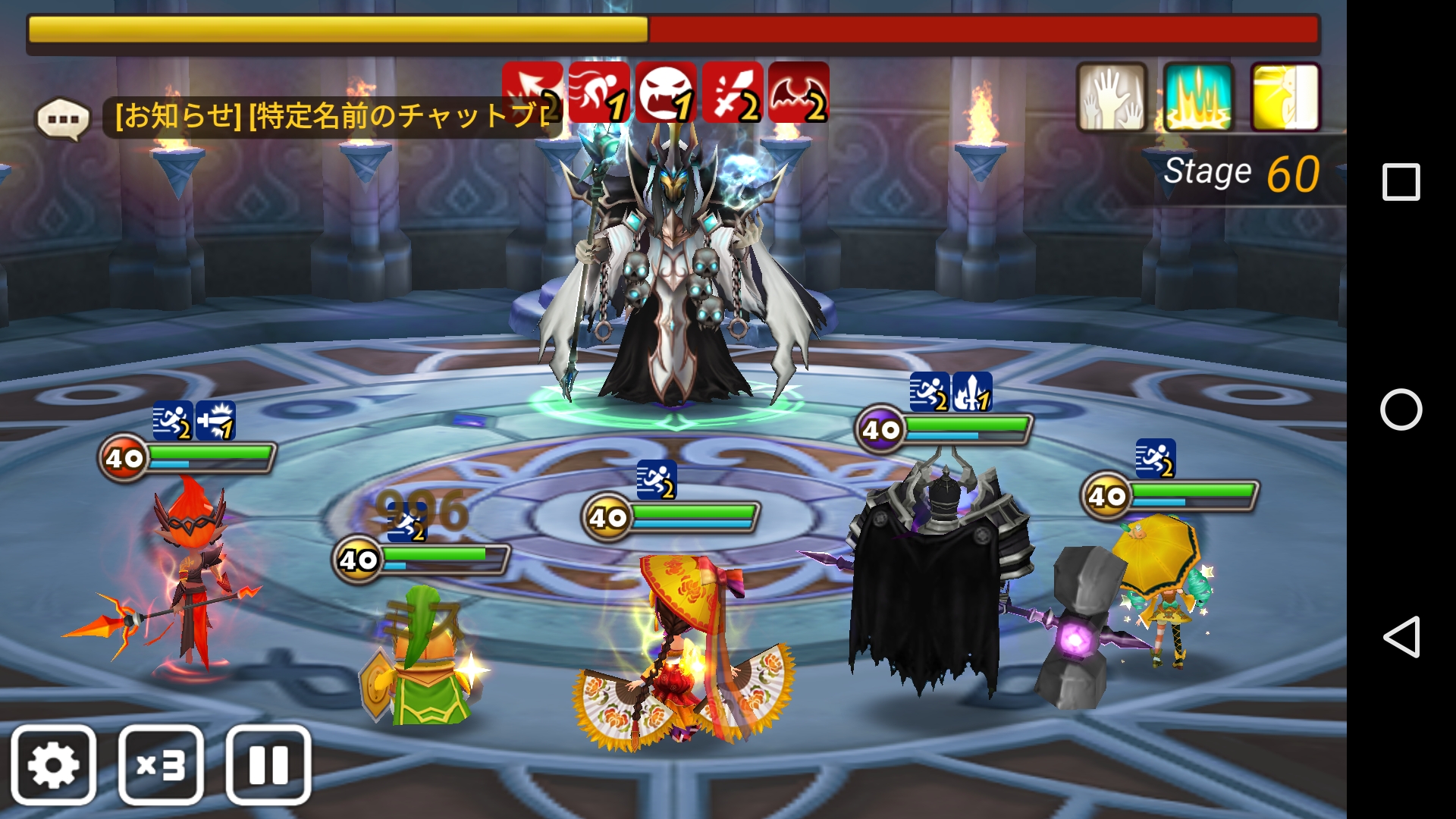Viewport: 1456px width, 819px height.
Task: Tap the Android home circle button
Action: tap(1401, 409)
